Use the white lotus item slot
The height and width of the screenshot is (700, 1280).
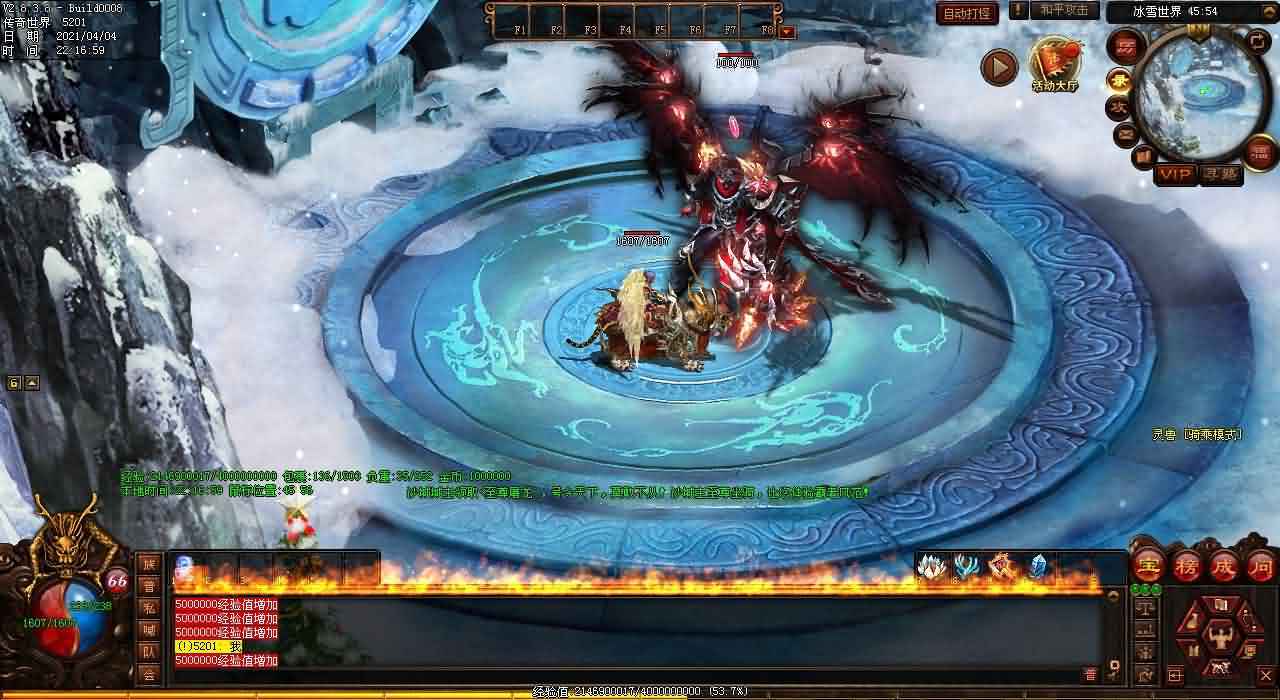tap(931, 567)
